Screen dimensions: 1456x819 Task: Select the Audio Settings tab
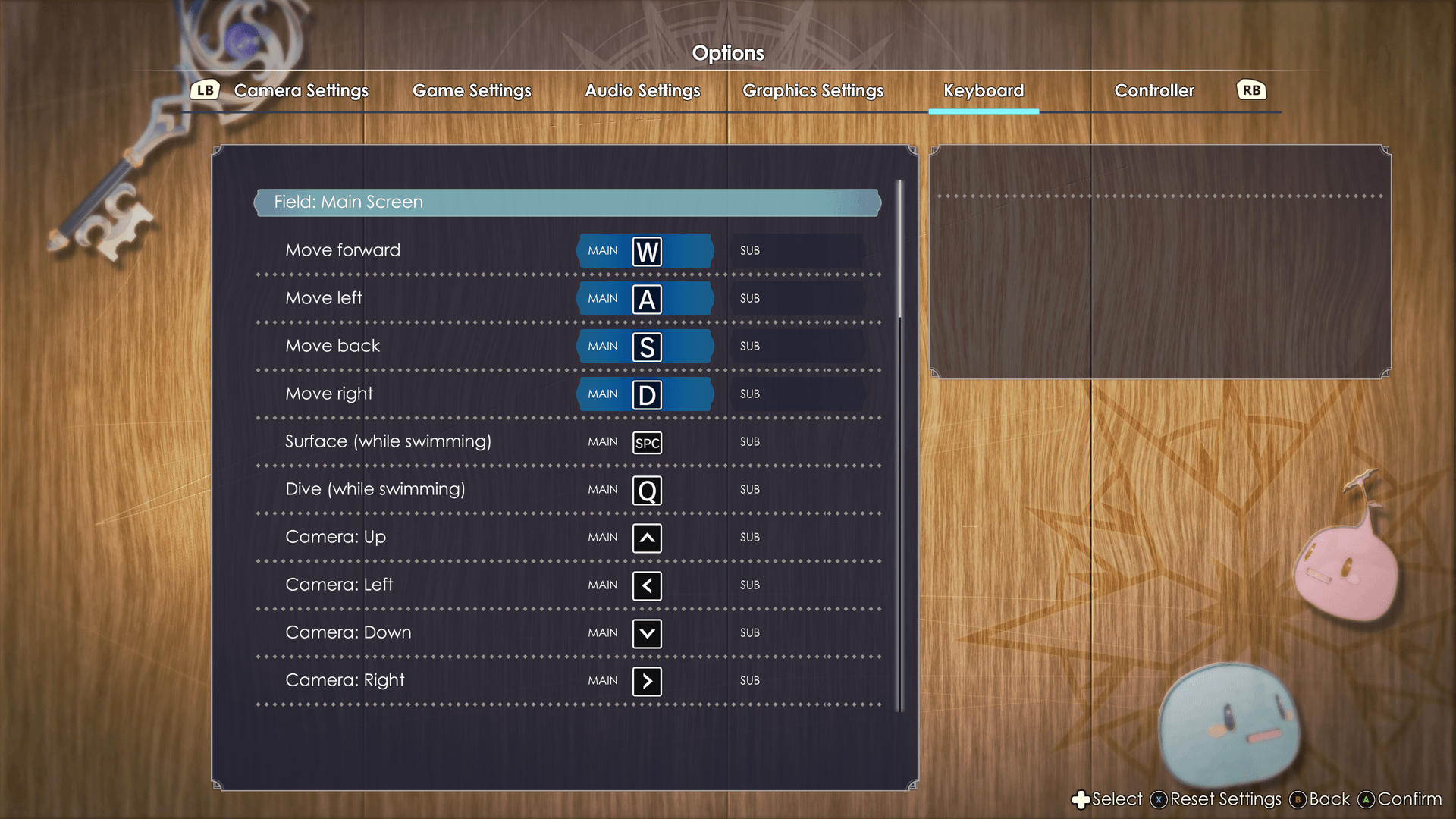tap(642, 91)
